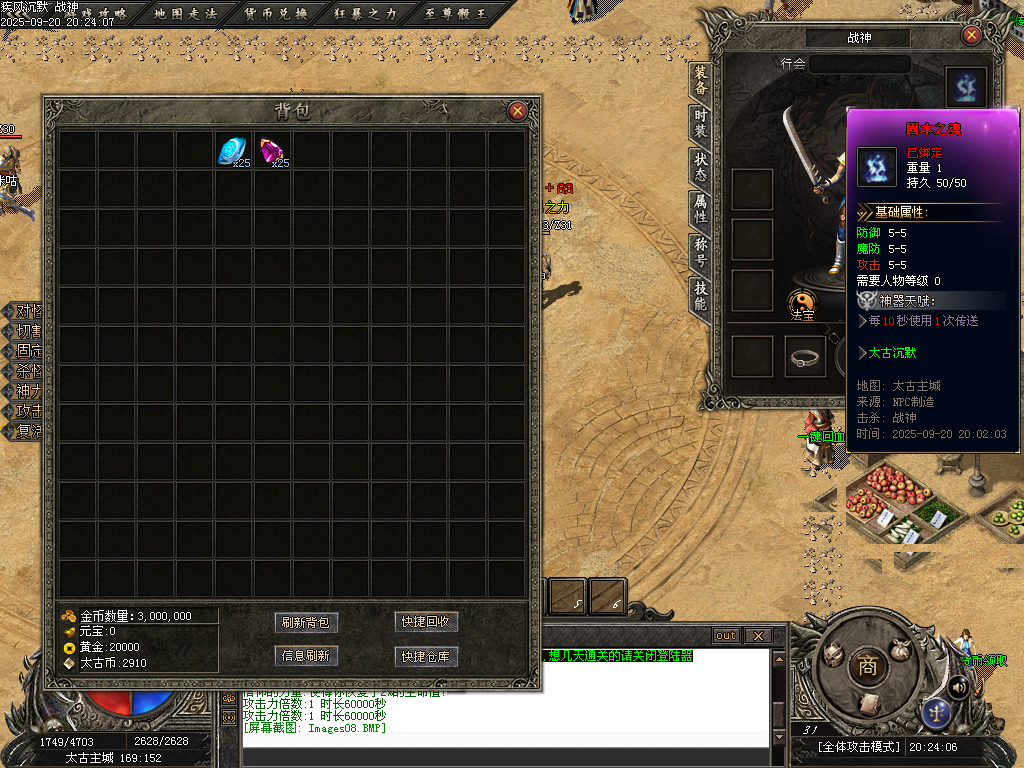The height and width of the screenshot is (768, 1024).
Task: Open the 属性 attributes tab
Action: (x=701, y=210)
